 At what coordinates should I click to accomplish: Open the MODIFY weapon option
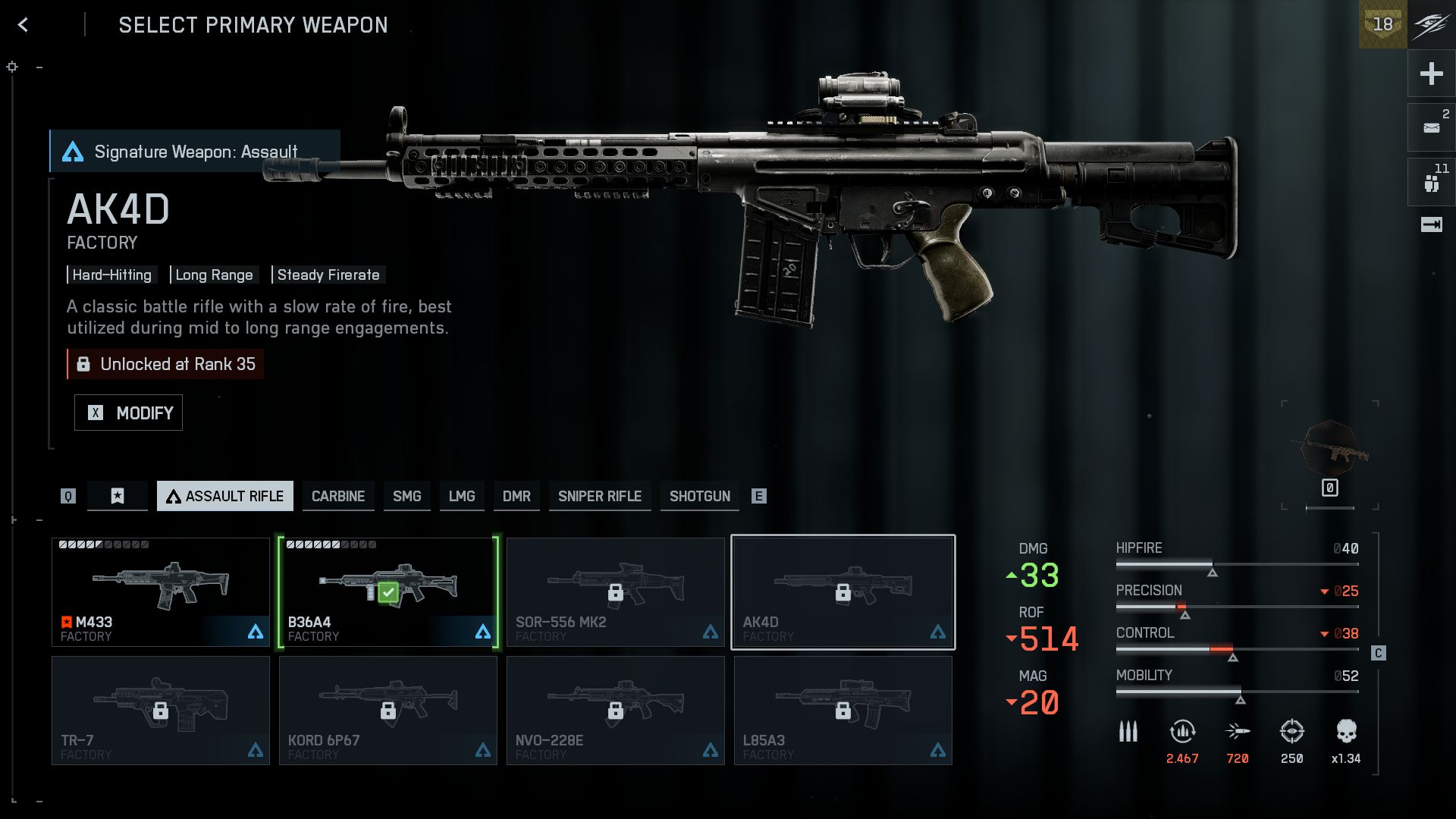(128, 413)
